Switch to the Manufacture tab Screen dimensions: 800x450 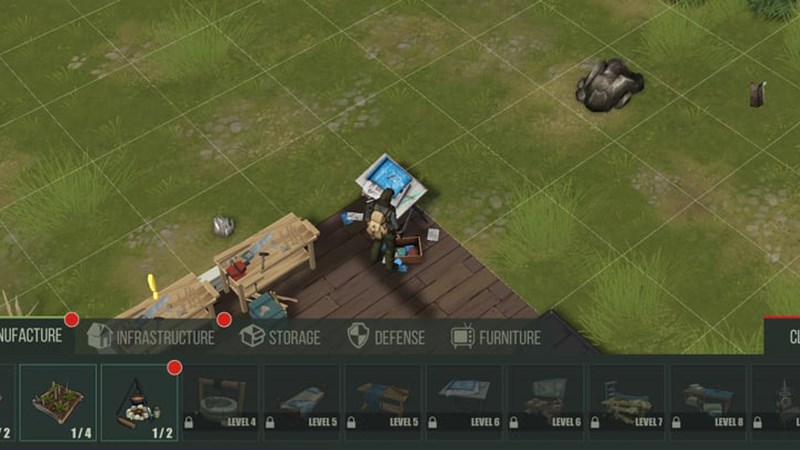pos(32,336)
